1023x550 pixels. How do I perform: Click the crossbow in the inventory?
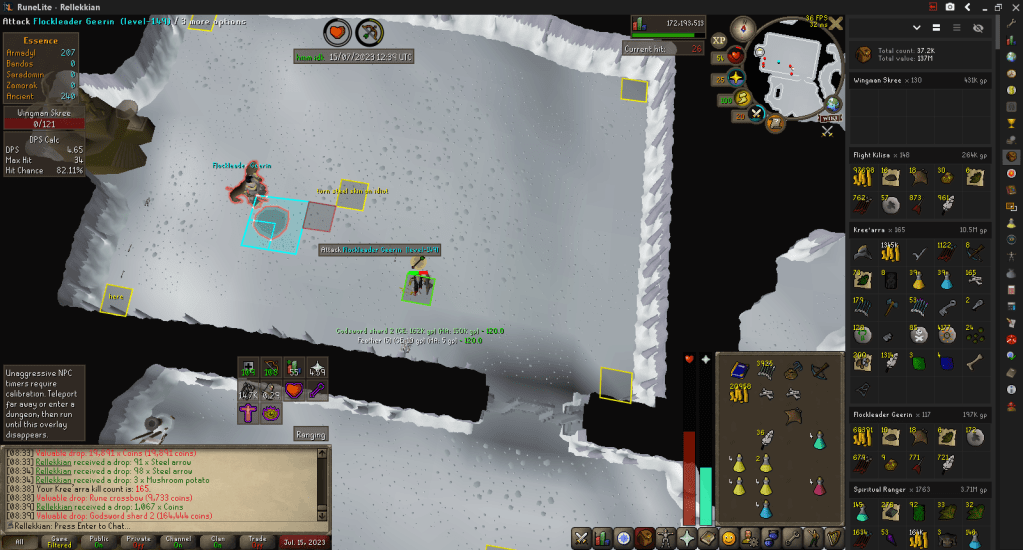coord(819,370)
